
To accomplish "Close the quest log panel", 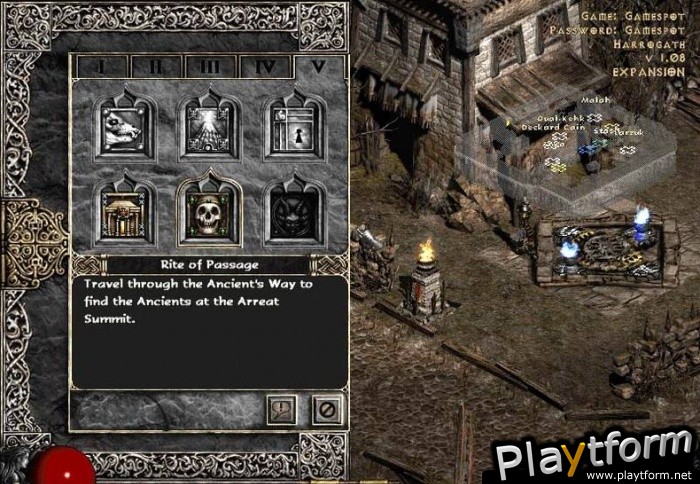I will [326, 409].
